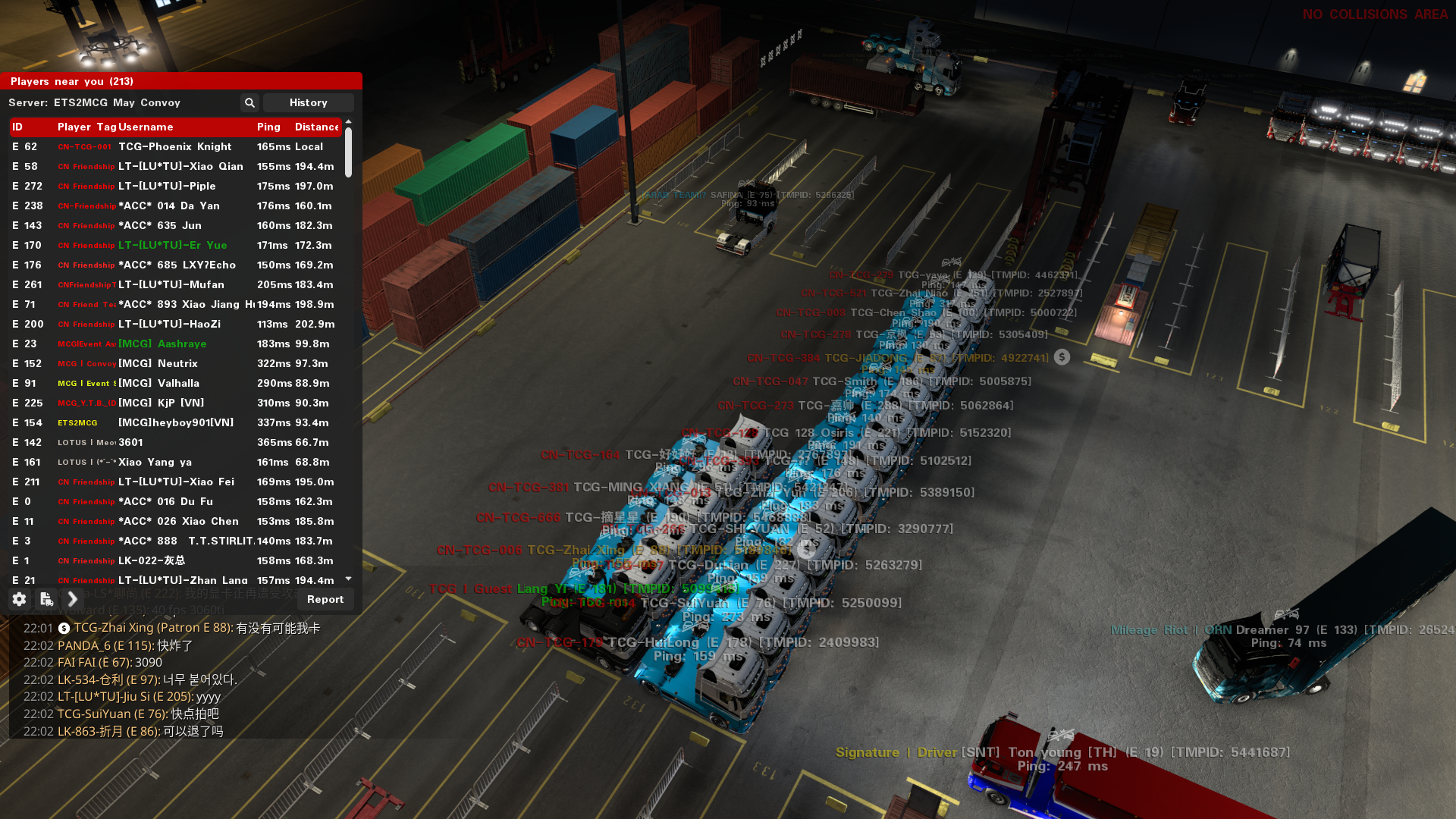The width and height of the screenshot is (1456, 819).
Task: Click the player list scroll-down arrow
Action: pyautogui.click(x=349, y=579)
